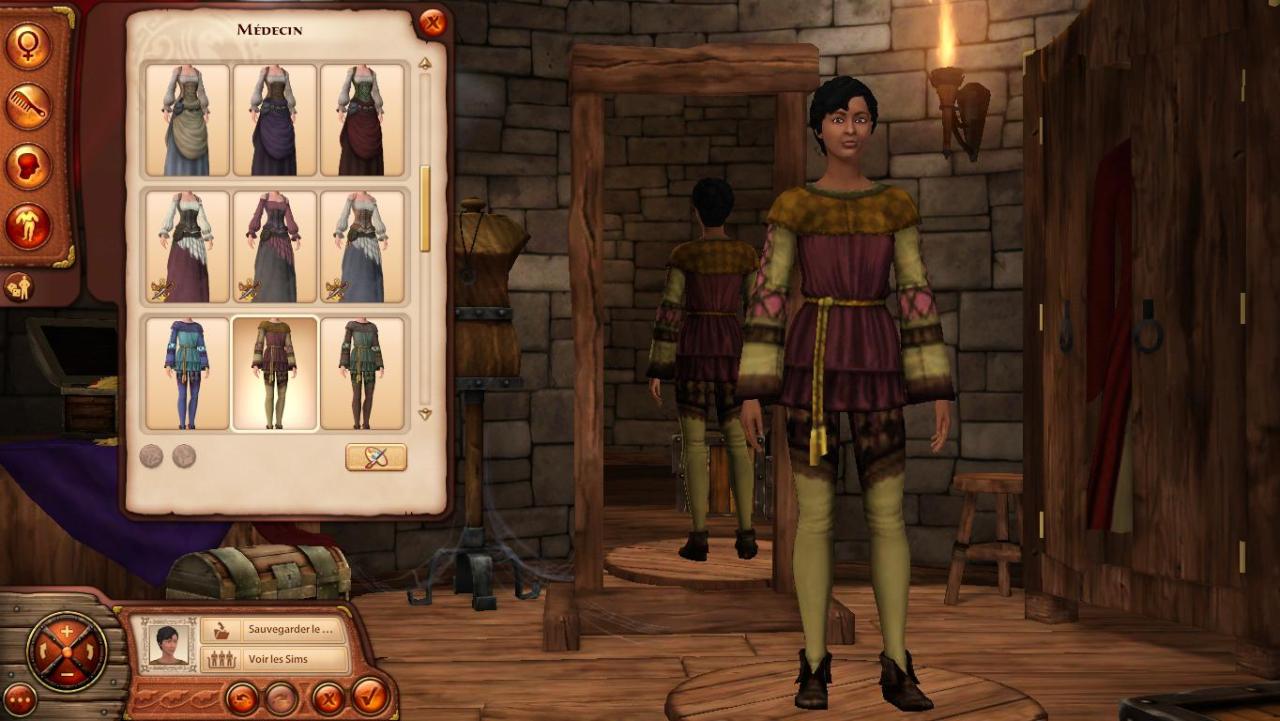
Task: Pick the dark red skirt gown
Action: (362, 120)
